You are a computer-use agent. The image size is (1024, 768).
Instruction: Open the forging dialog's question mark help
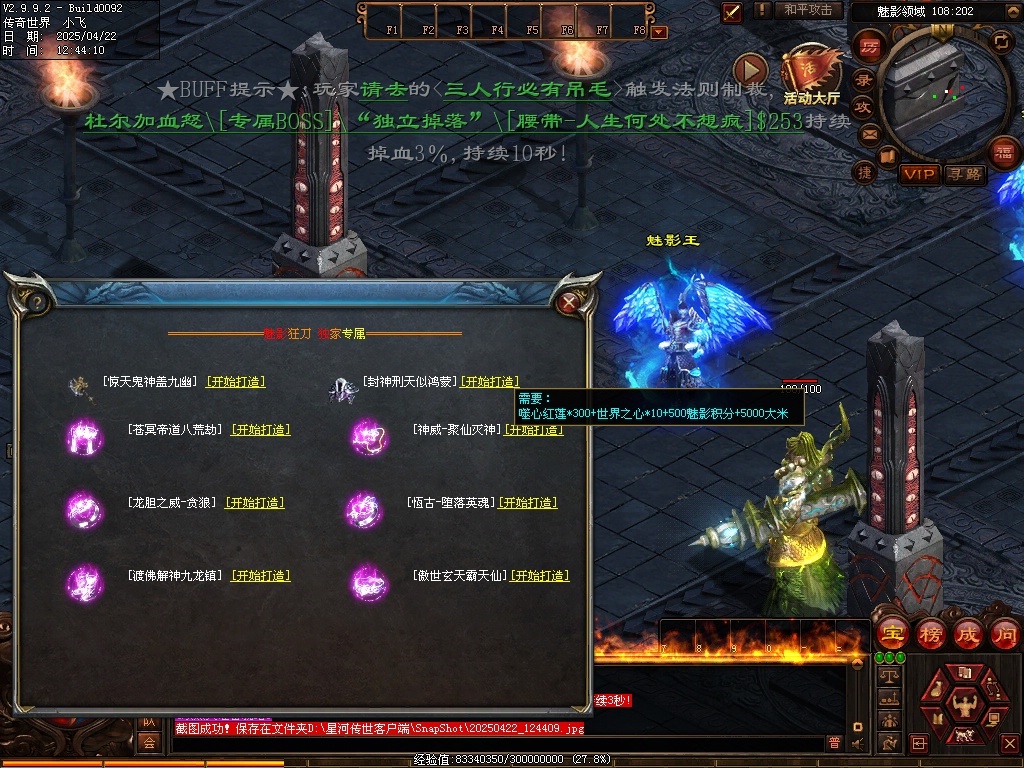point(36,301)
